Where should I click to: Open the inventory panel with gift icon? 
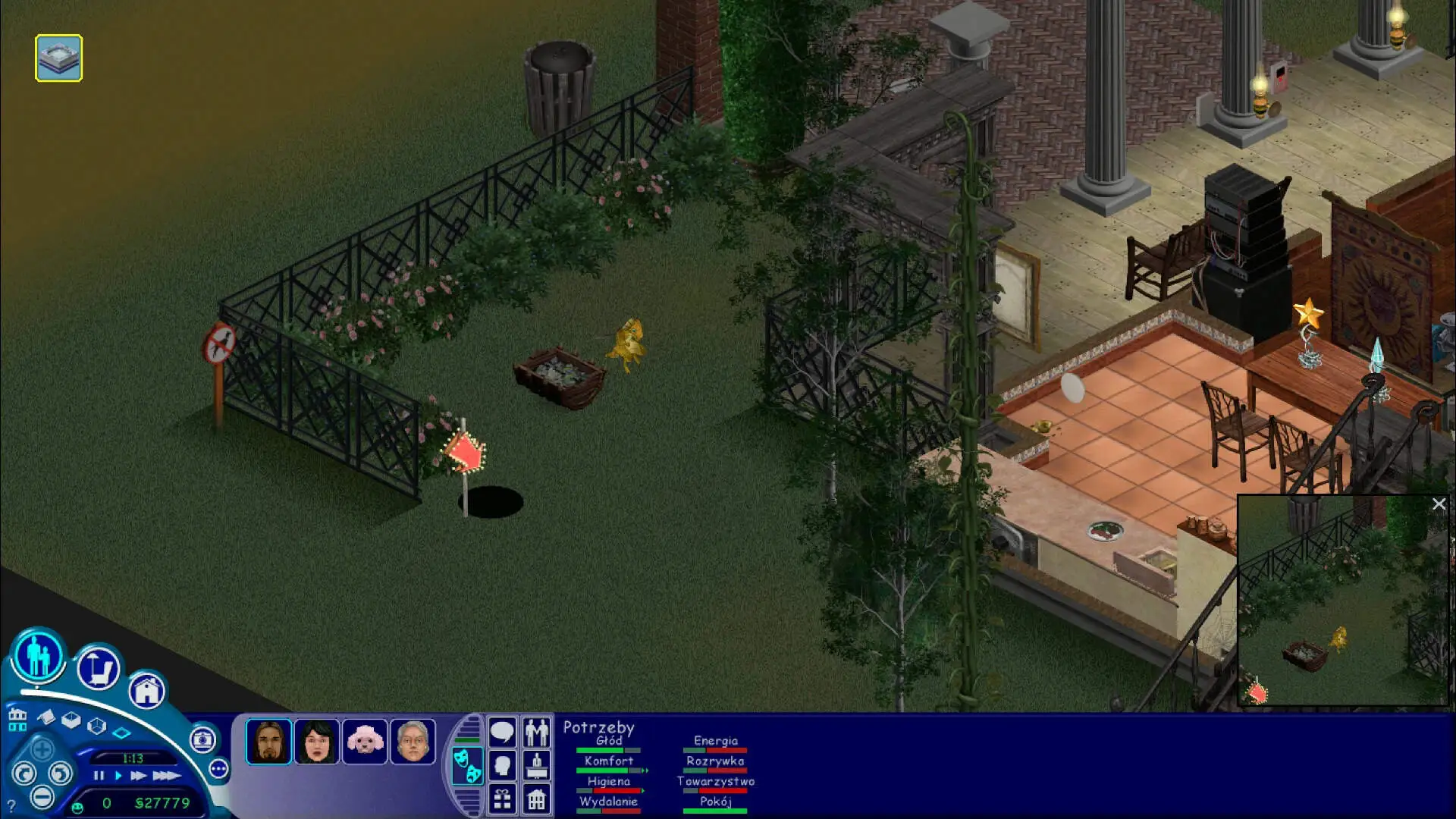tap(502, 799)
